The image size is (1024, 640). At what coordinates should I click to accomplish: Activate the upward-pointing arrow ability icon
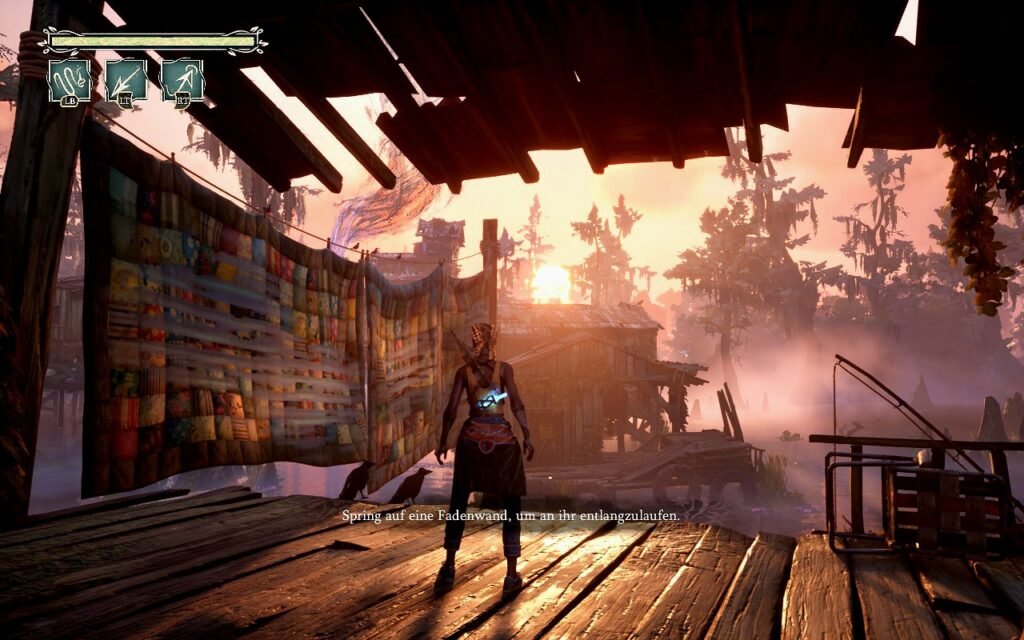[183, 80]
